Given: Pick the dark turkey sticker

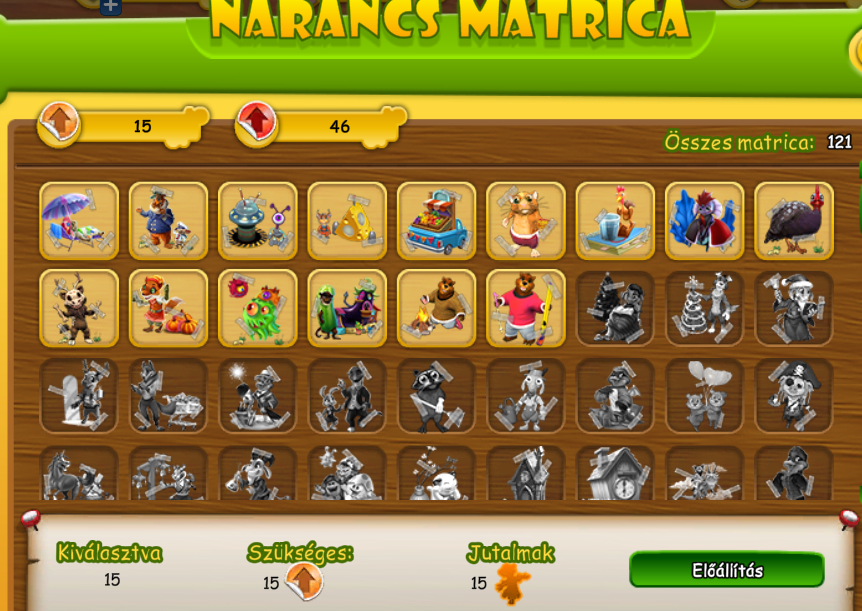Looking at the screenshot, I should (x=794, y=221).
